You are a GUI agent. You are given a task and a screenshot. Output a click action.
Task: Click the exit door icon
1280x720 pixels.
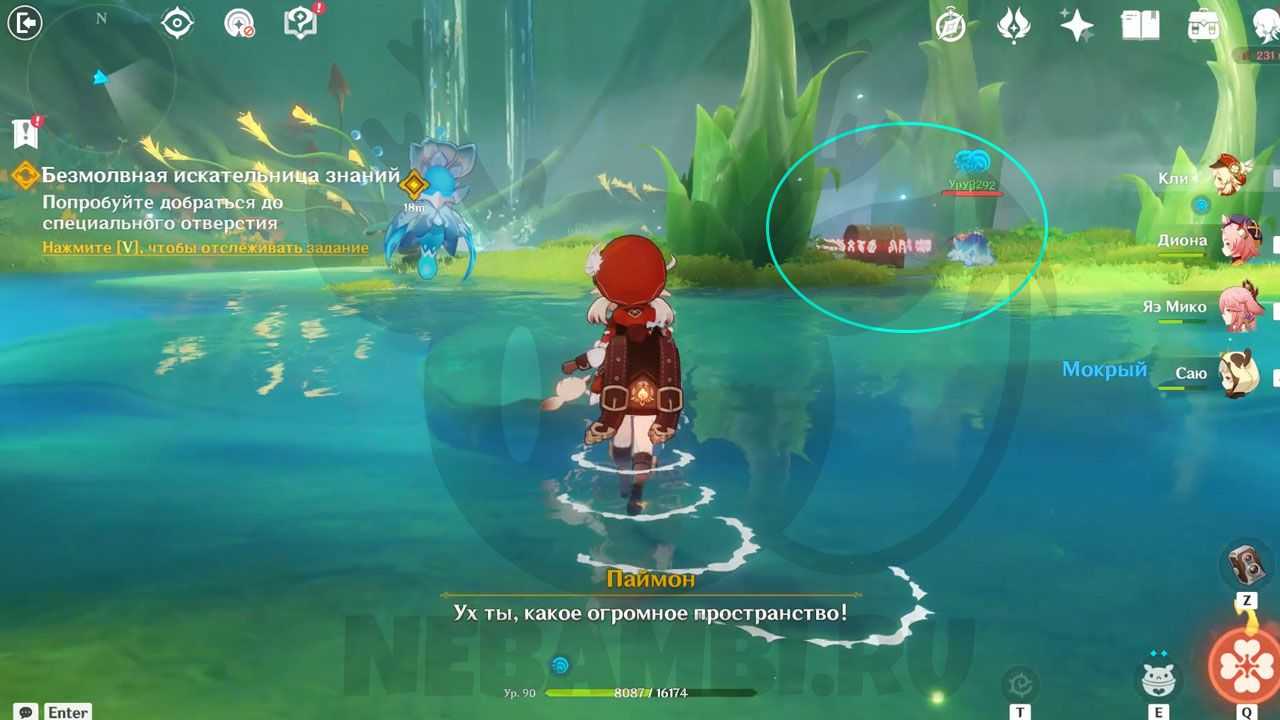point(24,22)
